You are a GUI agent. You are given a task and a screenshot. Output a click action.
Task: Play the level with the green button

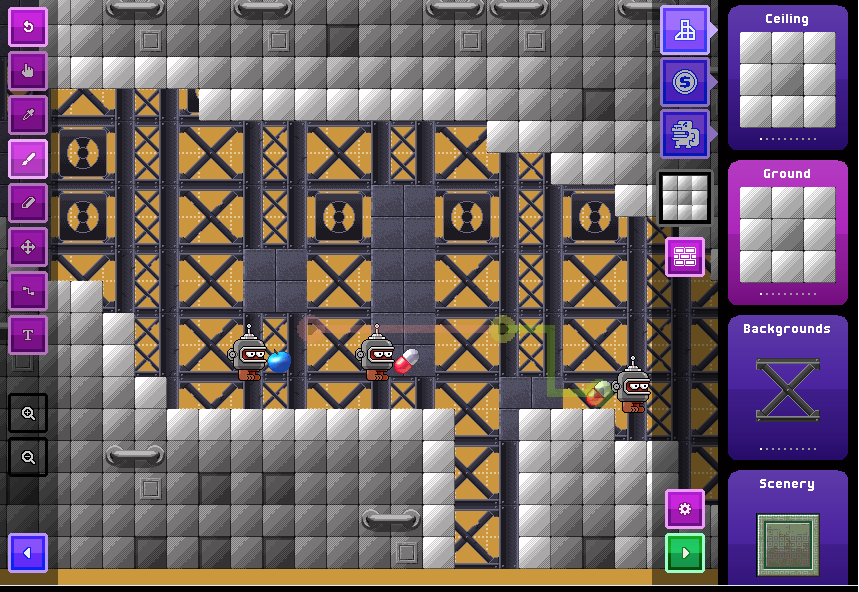tap(685, 553)
